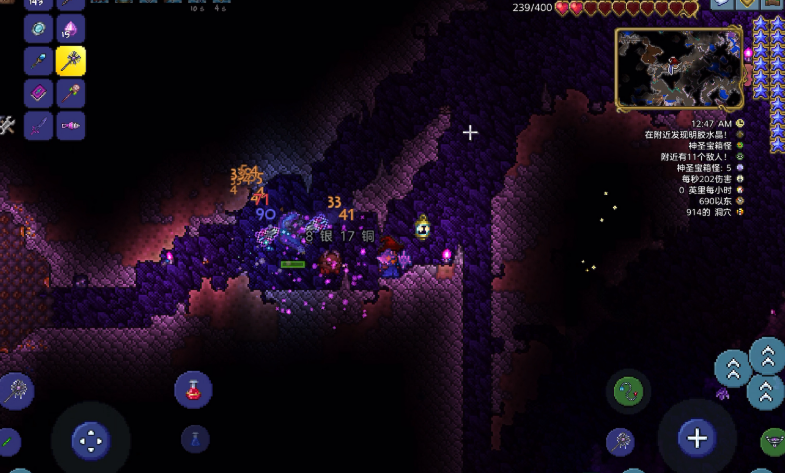Tap the movement joystick pad

90,439
